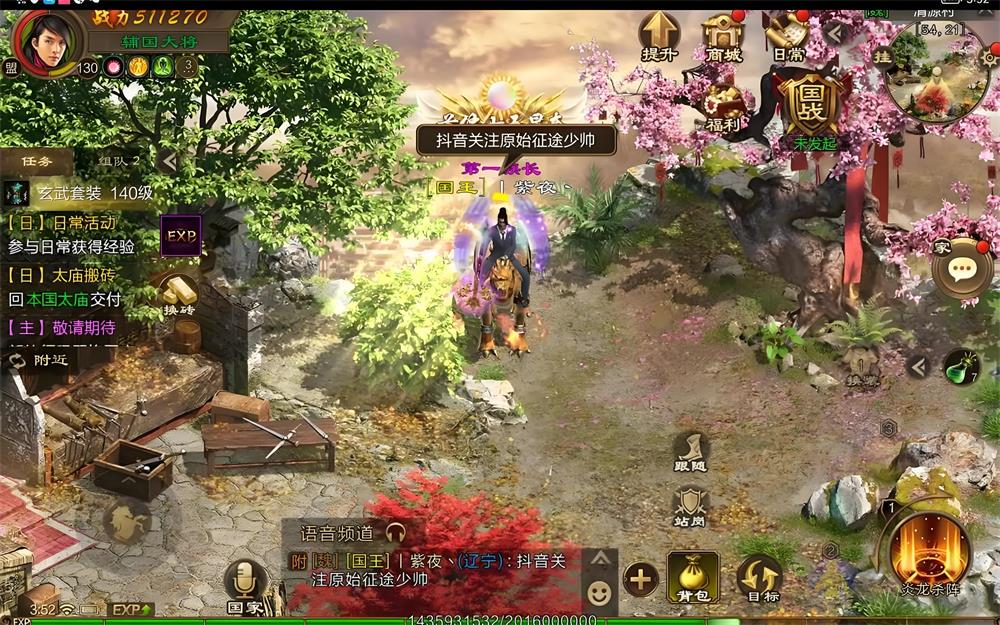Tap the 站岗 guard shield icon
Screen dimensions: 1000x625
(690, 505)
